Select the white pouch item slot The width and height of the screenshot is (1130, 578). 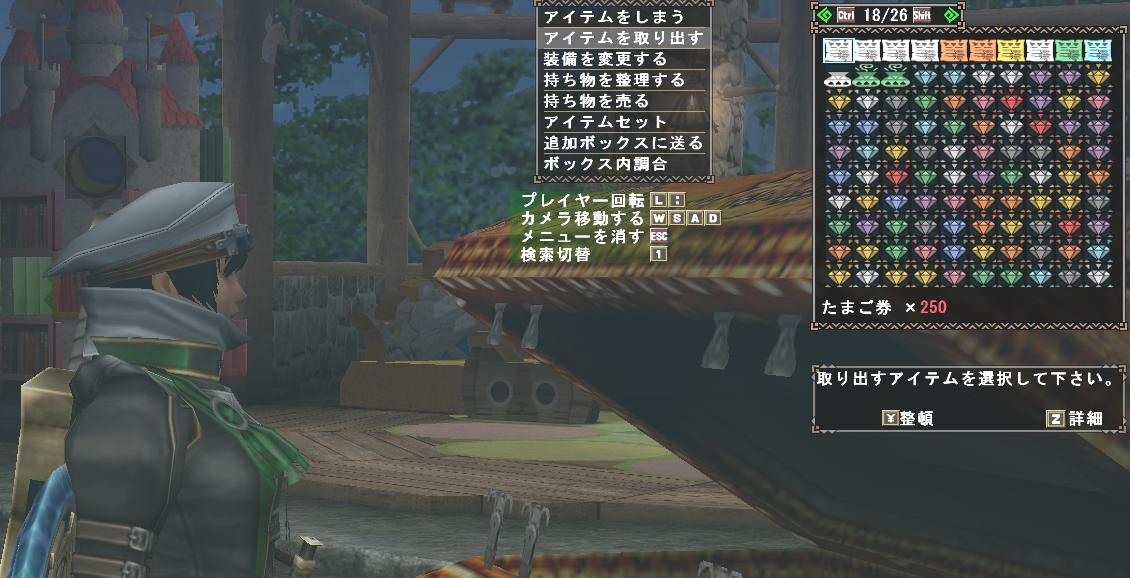838,77
